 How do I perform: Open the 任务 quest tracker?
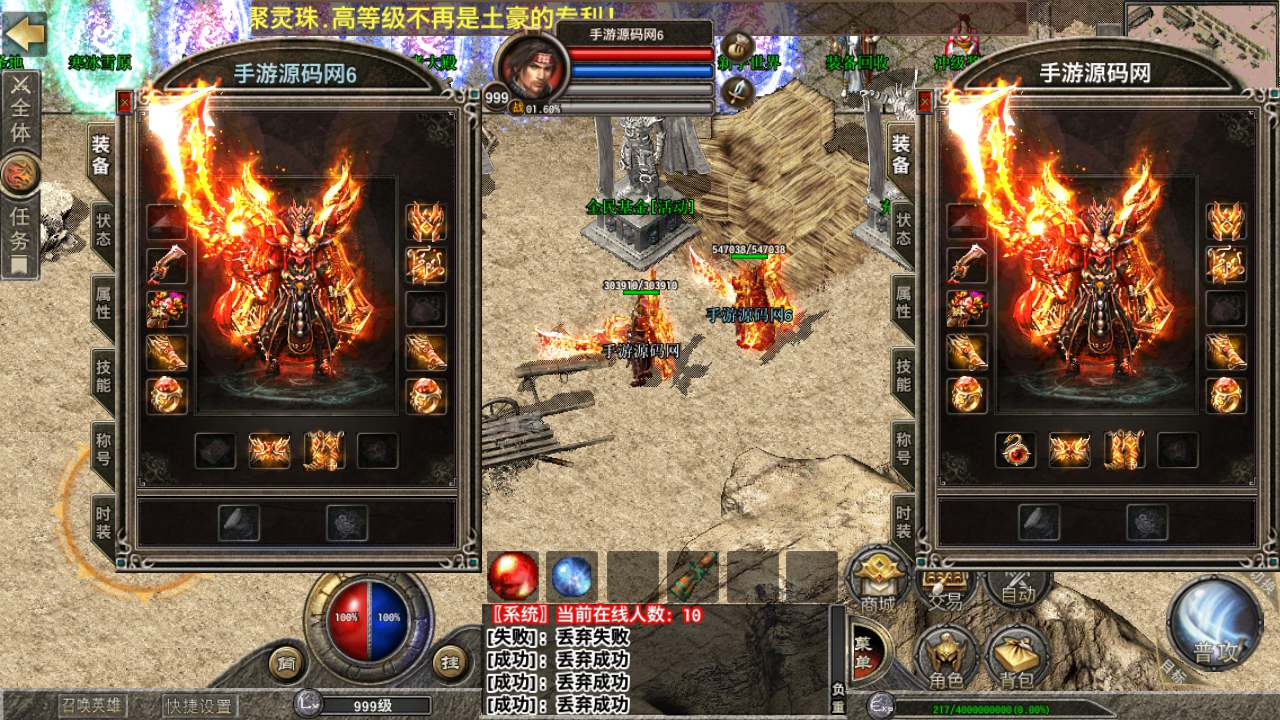pos(20,228)
